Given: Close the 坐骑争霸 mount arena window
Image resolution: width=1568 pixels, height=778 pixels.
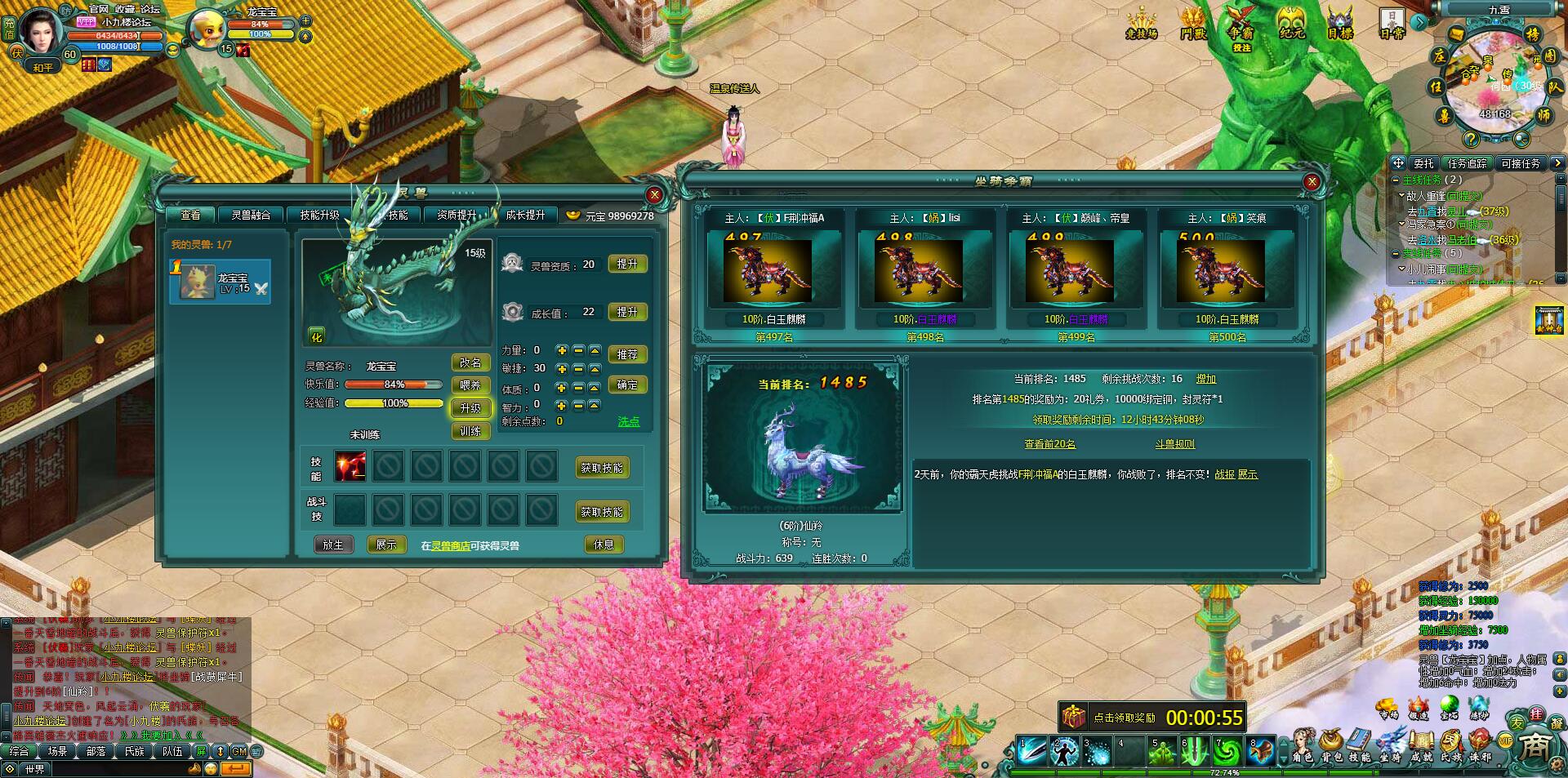Looking at the screenshot, I should 1312,181.
